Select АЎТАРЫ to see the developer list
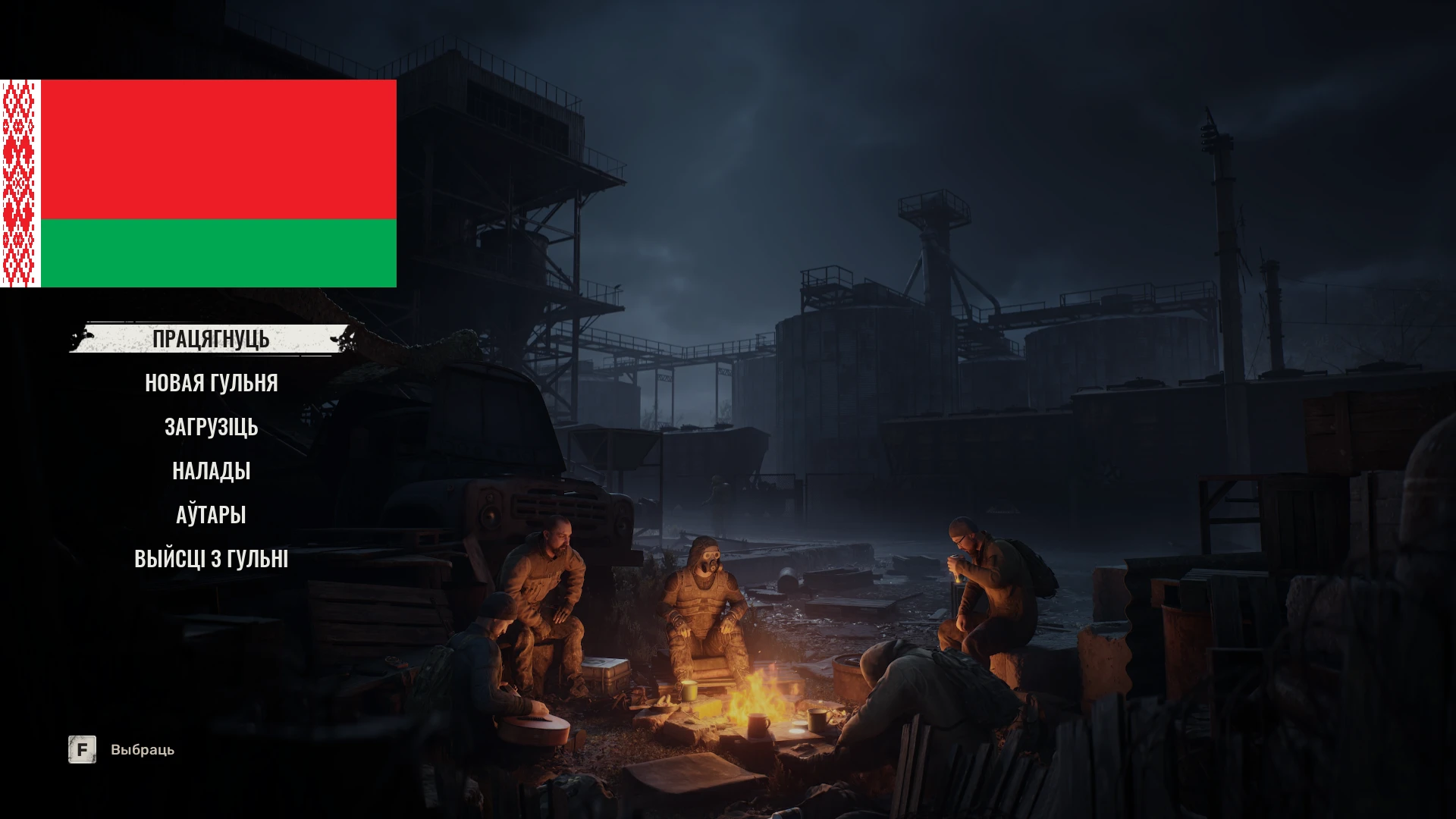 211,514
